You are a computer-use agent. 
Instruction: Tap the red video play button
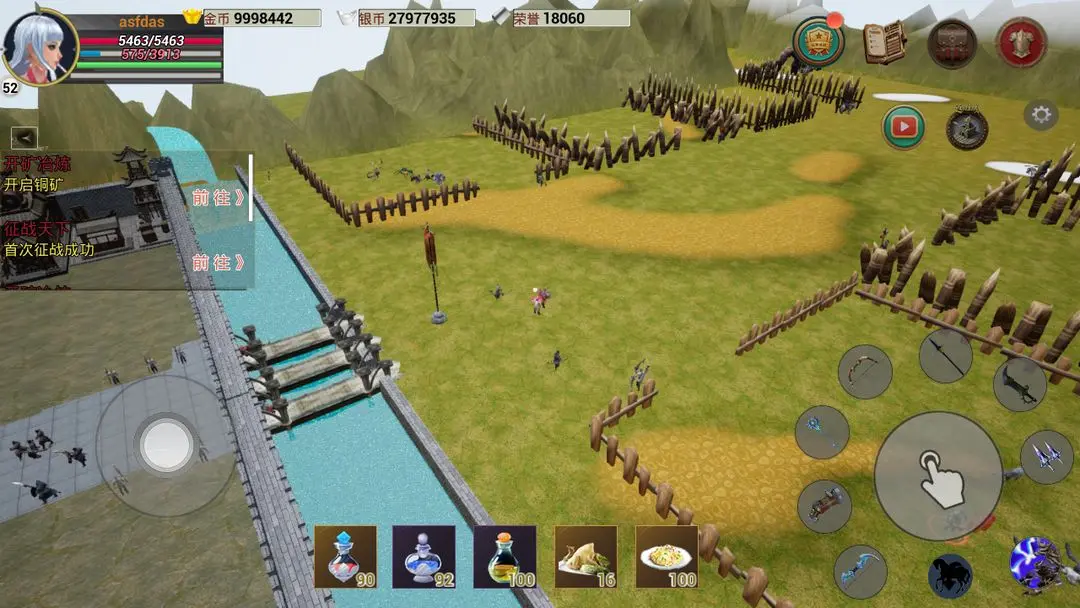click(x=903, y=127)
